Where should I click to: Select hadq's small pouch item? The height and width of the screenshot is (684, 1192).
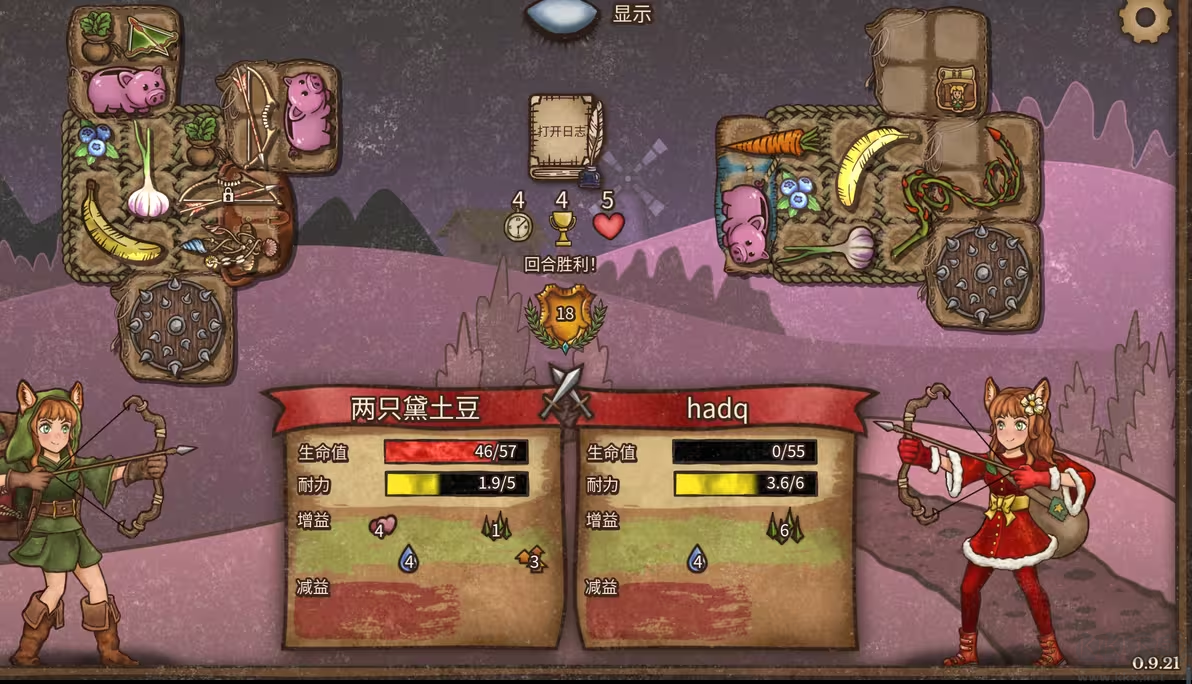click(956, 92)
